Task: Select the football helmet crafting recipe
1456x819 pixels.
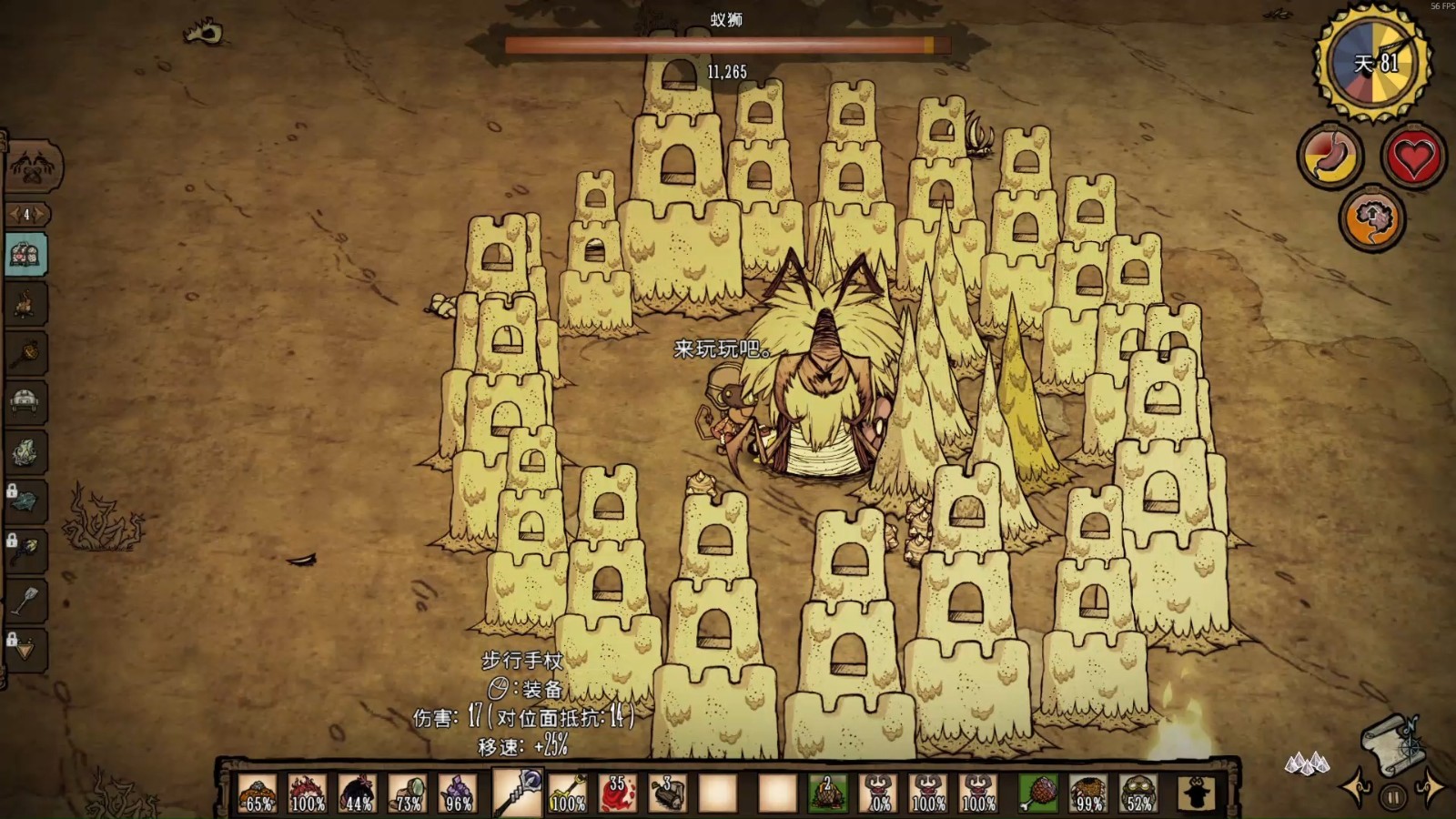Action: (25, 403)
